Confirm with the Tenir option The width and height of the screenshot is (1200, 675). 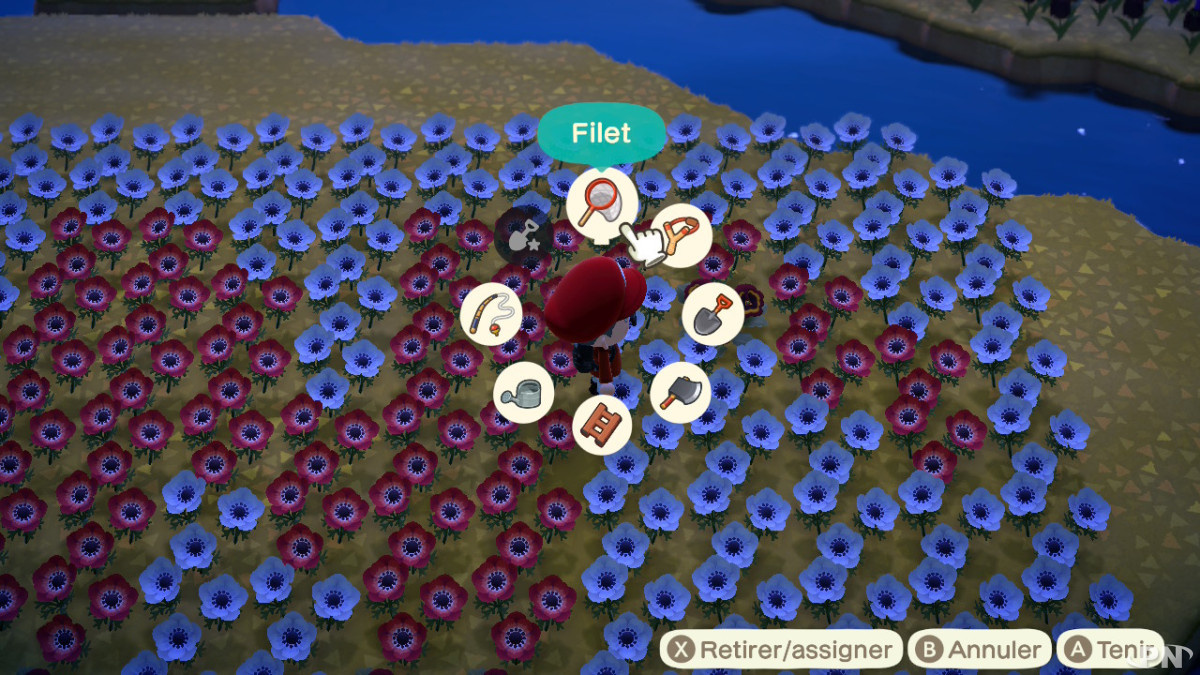[x=1112, y=649]
